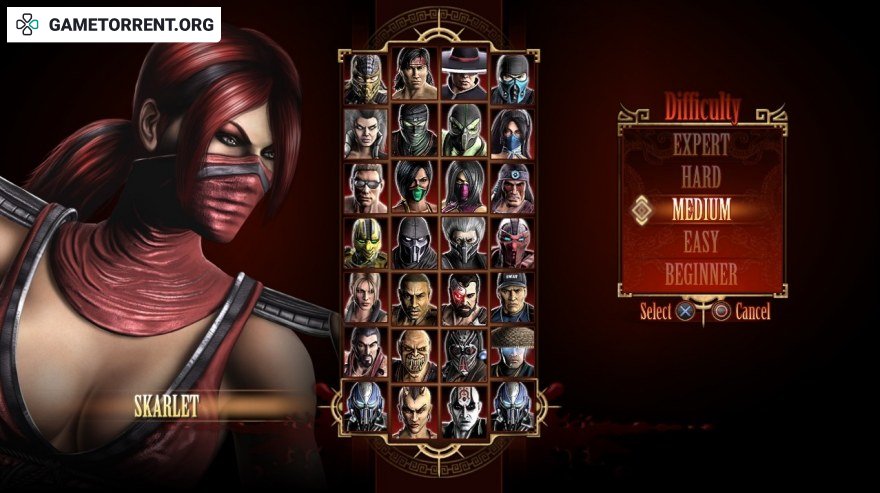880x493 pixels.
Task: Select Reptile's green hooded portrait
Action: [x=463, y=132]
